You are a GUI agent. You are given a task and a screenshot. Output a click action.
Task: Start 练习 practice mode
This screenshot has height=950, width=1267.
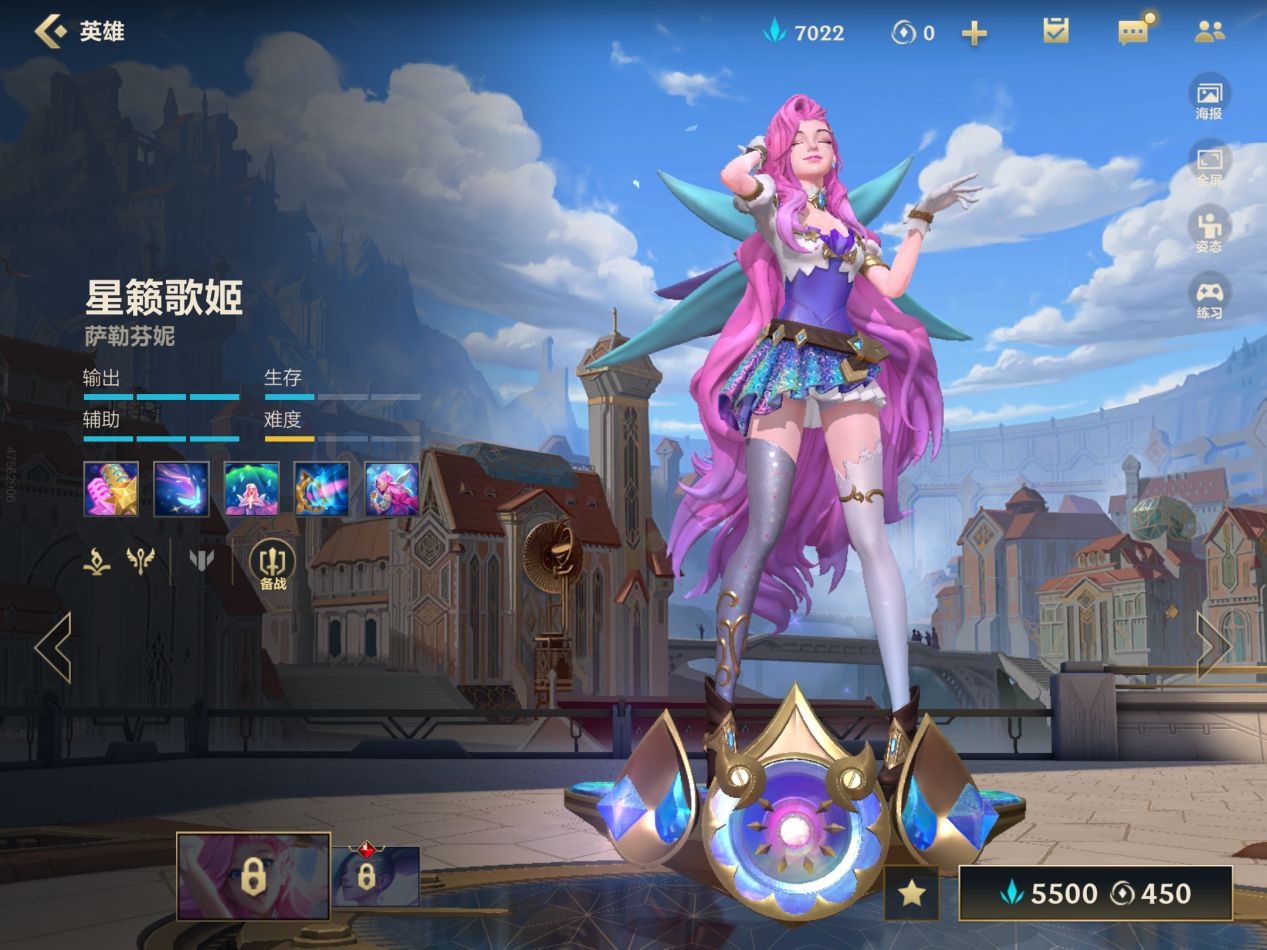(1209, 297)
